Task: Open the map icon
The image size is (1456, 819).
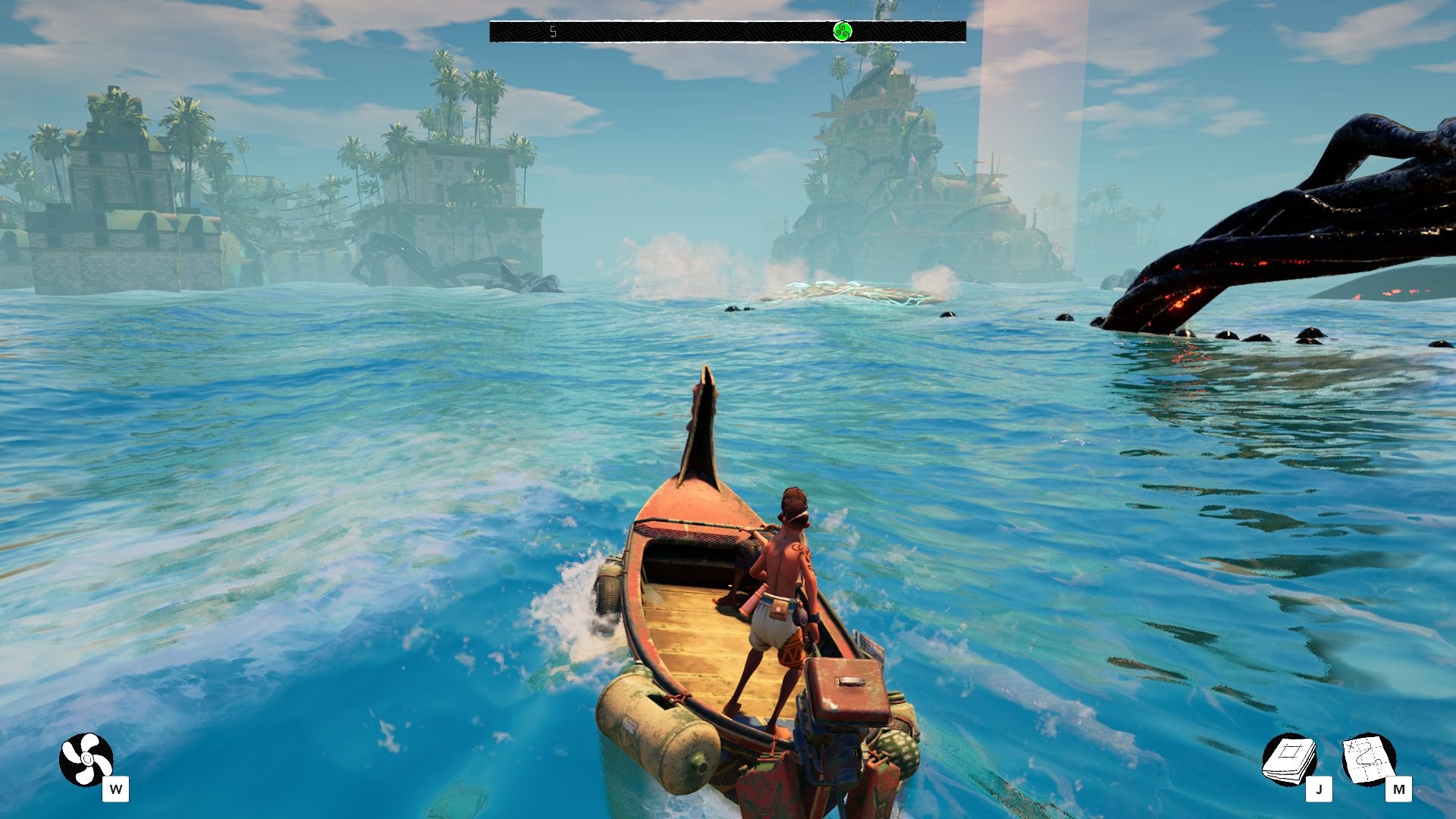Action: point(1368,759)
